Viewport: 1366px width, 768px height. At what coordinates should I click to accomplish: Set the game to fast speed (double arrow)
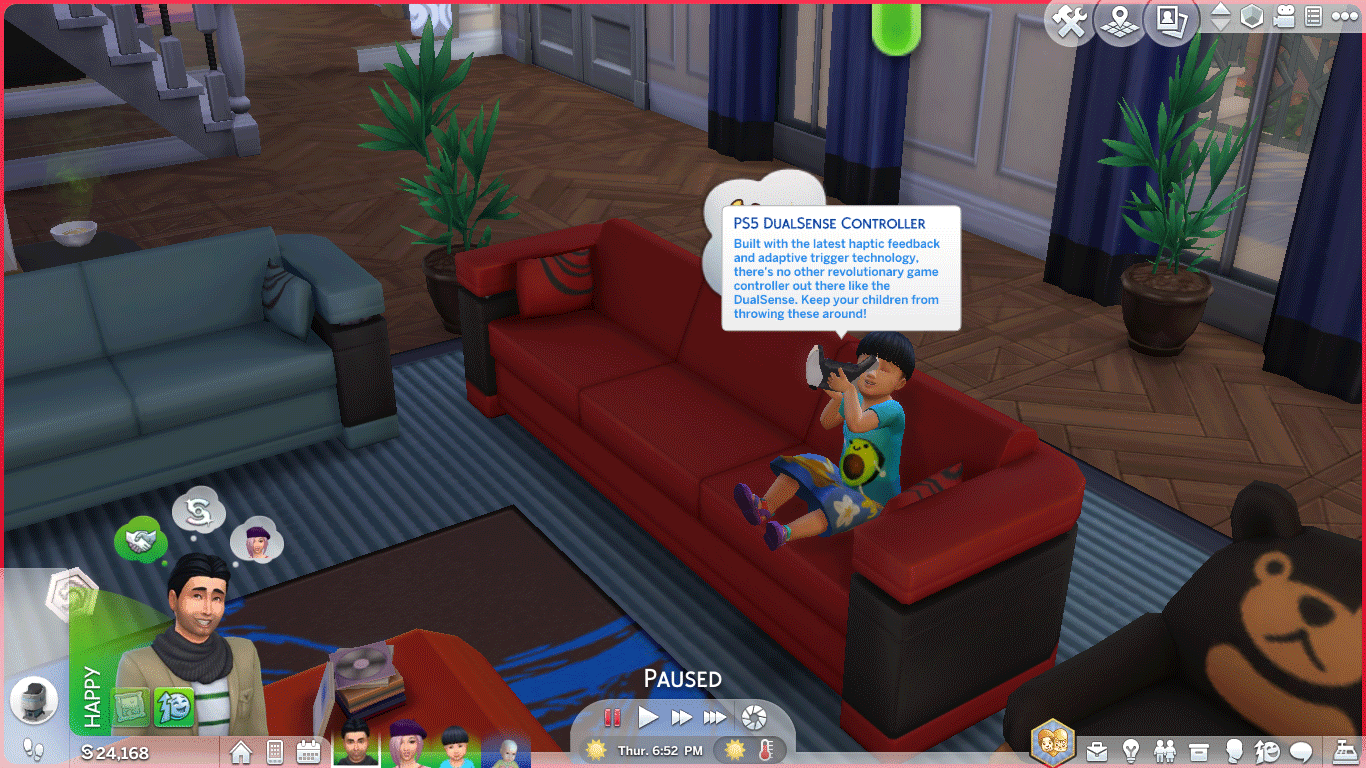click(681, 717)
